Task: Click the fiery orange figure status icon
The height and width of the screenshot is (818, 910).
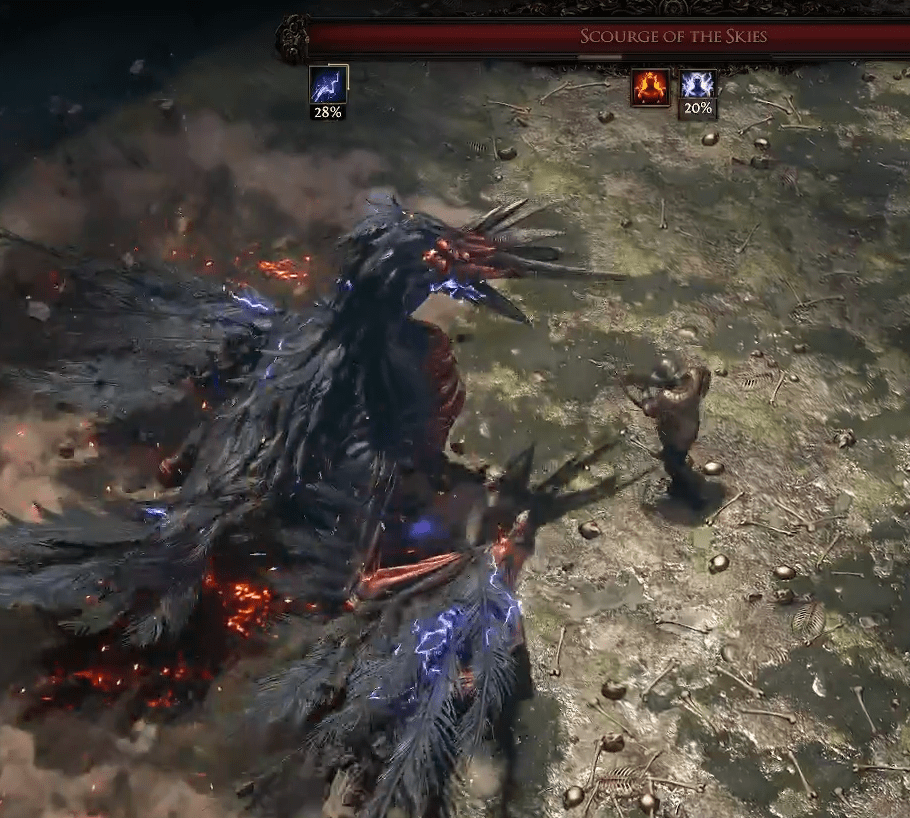Action: (649, 87)
